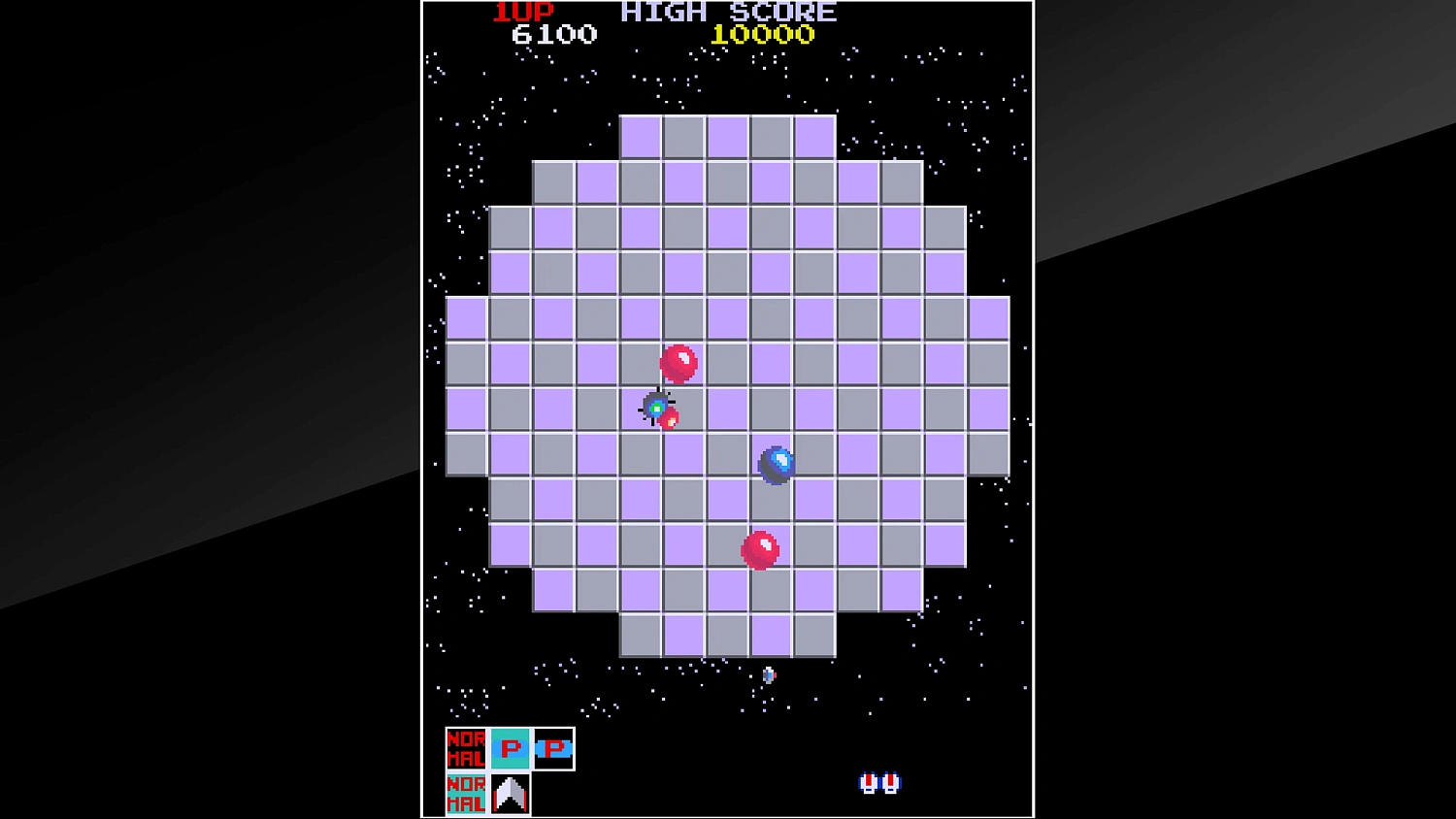Screen dimensions: 1456x819
Task: Toggle the highlighted cyan P slot
Action: tap(509, 748)
